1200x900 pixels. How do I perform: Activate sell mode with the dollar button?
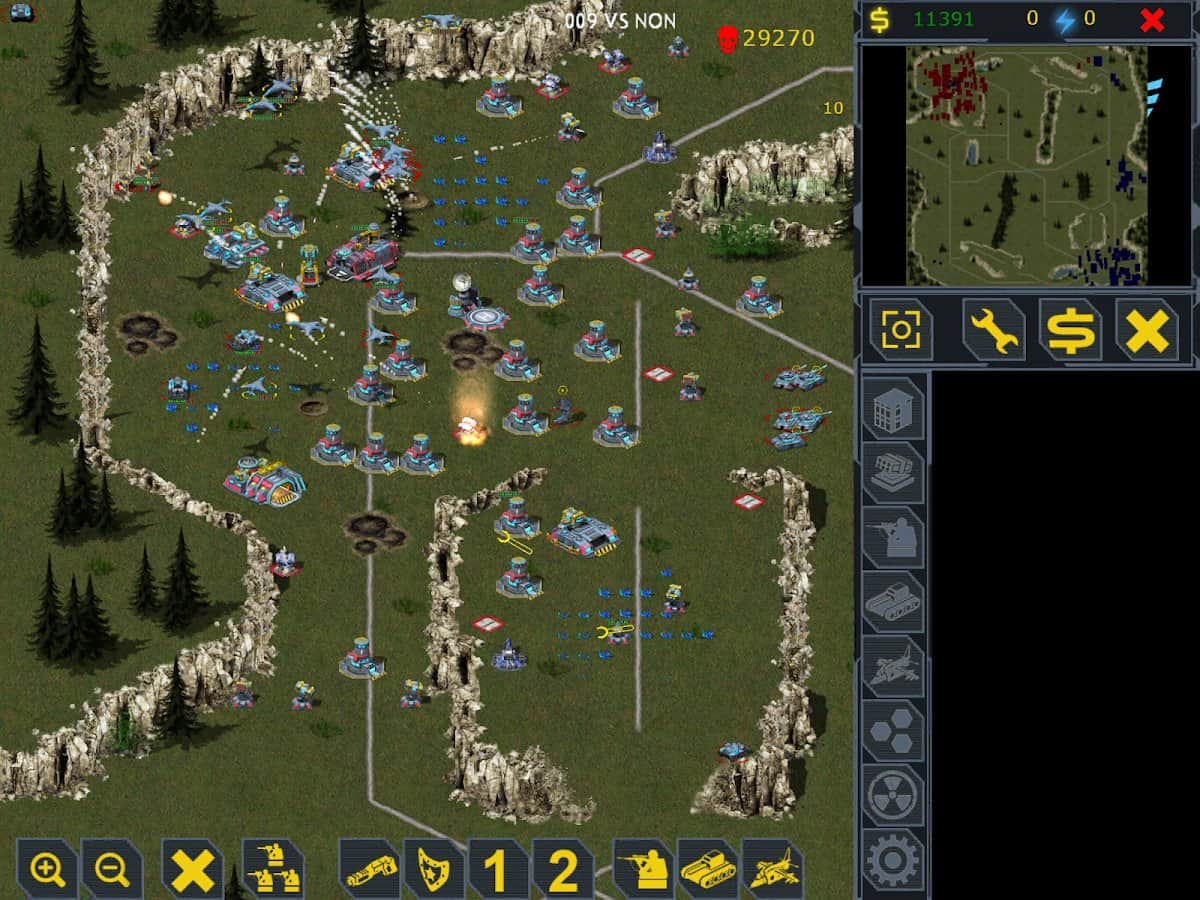pos(1070,330)
